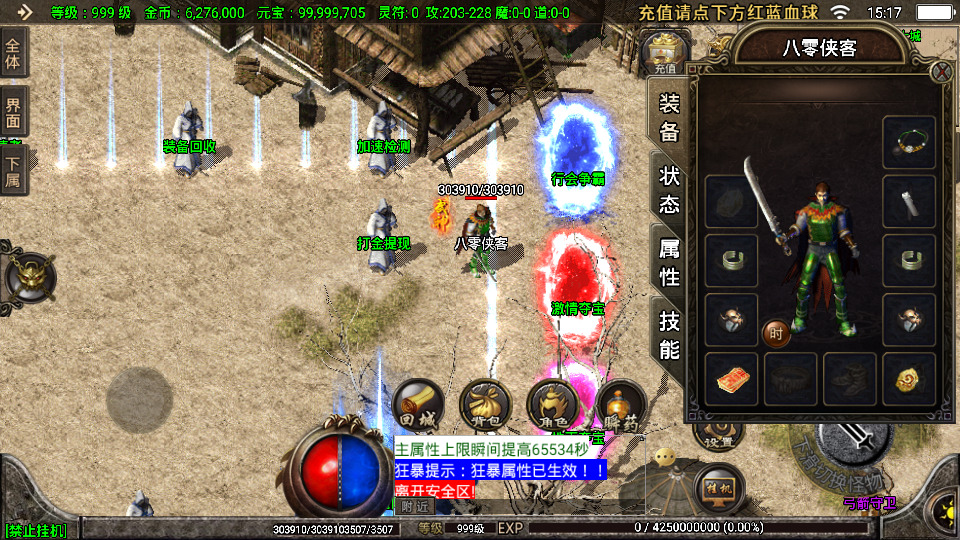Open the 下属 subordinates button
This screenshot has width=960, height=540.
(x=13, y=171)
